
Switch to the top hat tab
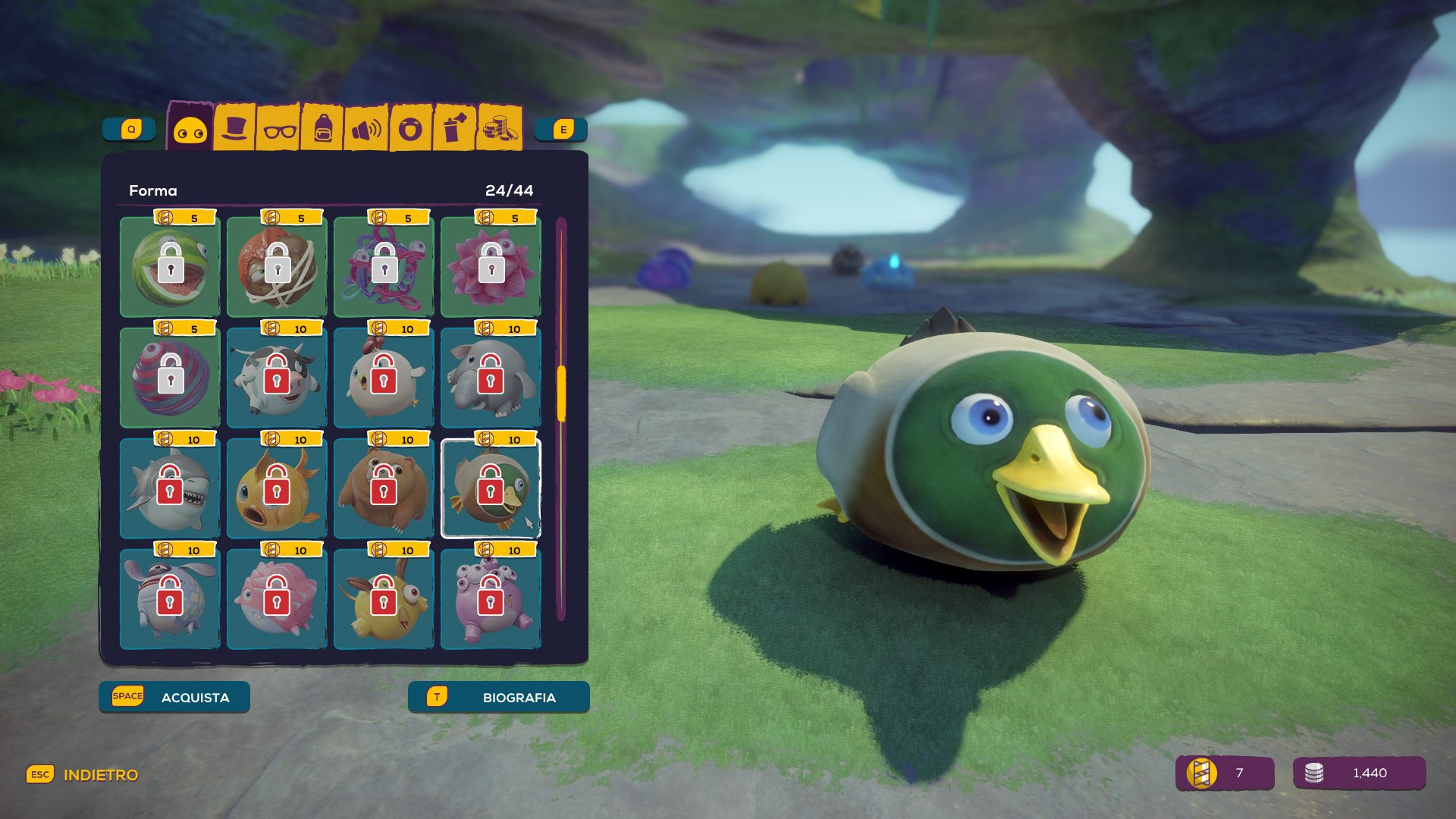coord(234,128)
